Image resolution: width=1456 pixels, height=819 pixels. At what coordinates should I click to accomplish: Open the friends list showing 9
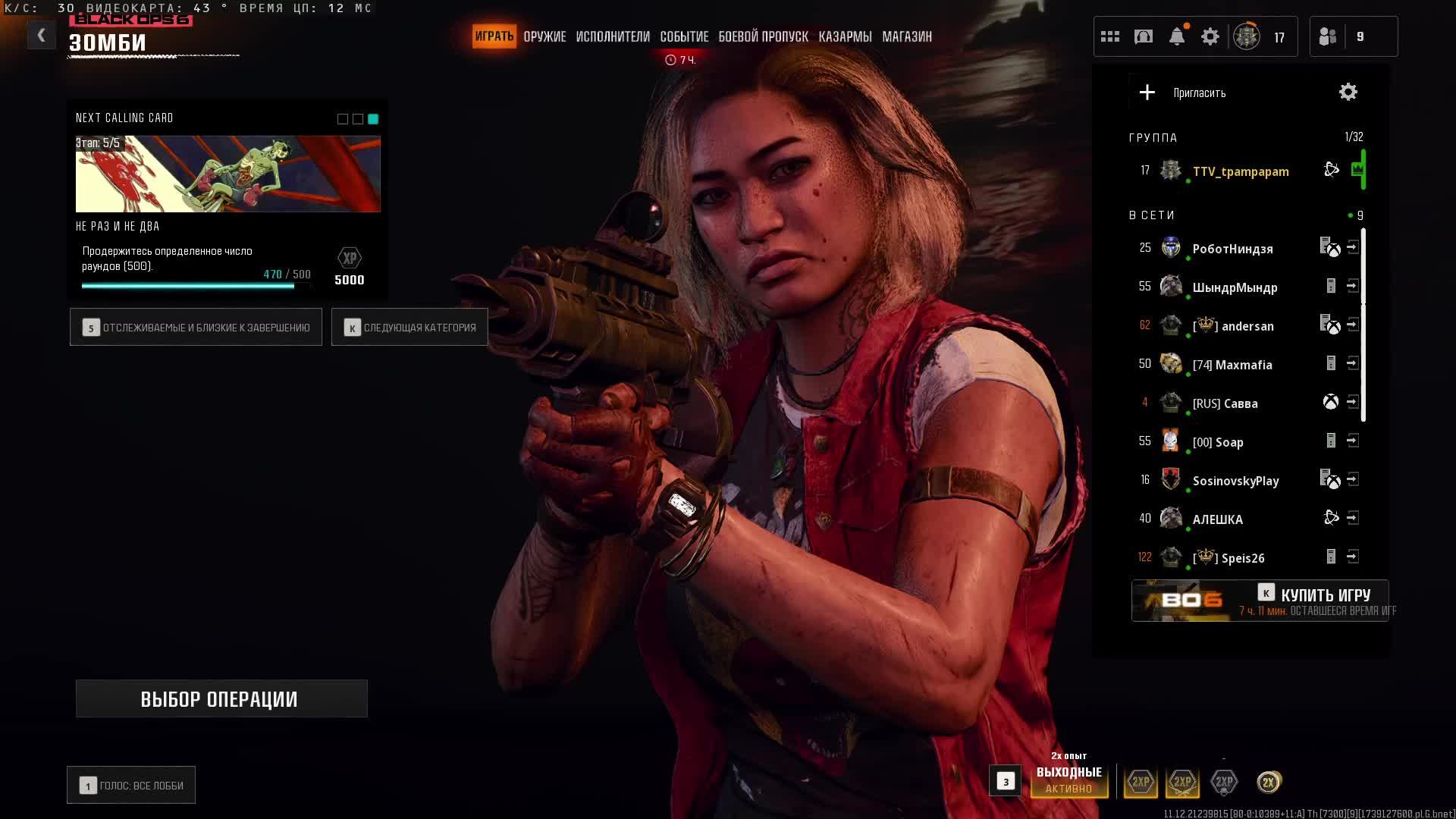coord(1353,36)
